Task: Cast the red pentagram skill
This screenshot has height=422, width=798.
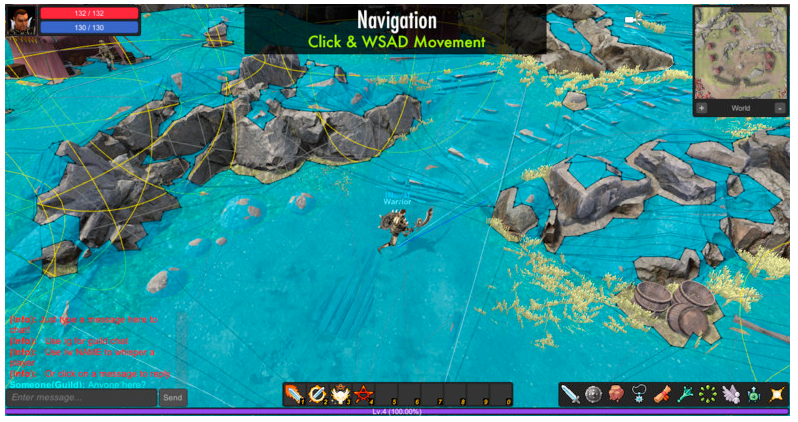Action: [x=364, y=394]
